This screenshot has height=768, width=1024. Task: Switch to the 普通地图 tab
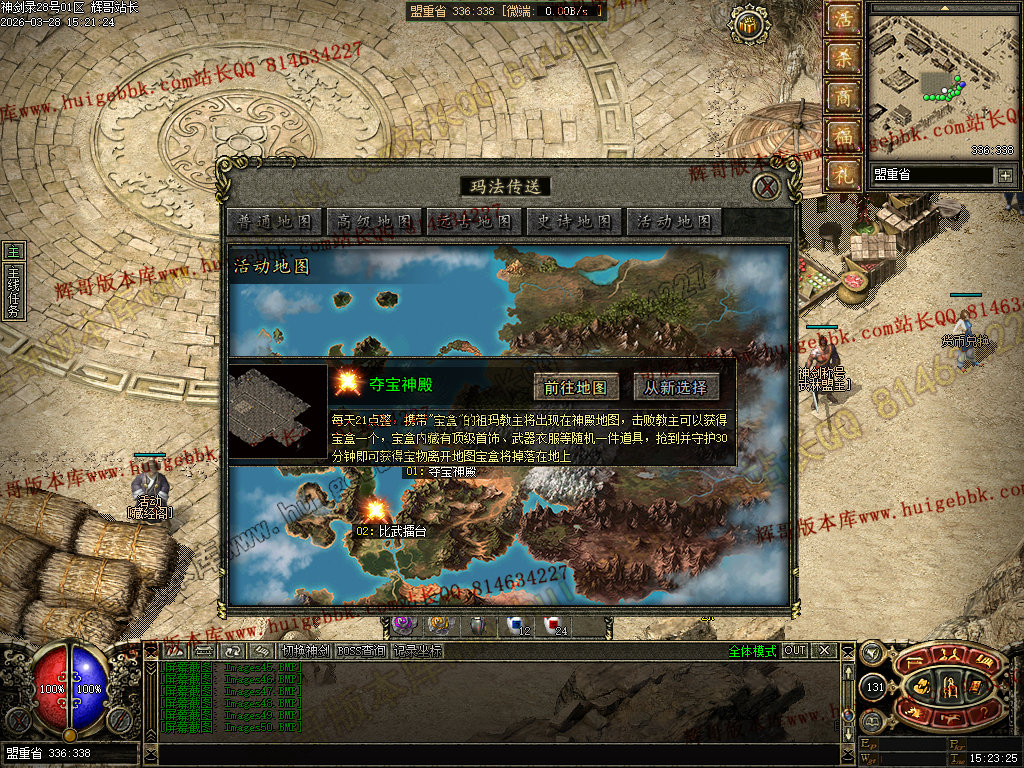click(274, 222)
